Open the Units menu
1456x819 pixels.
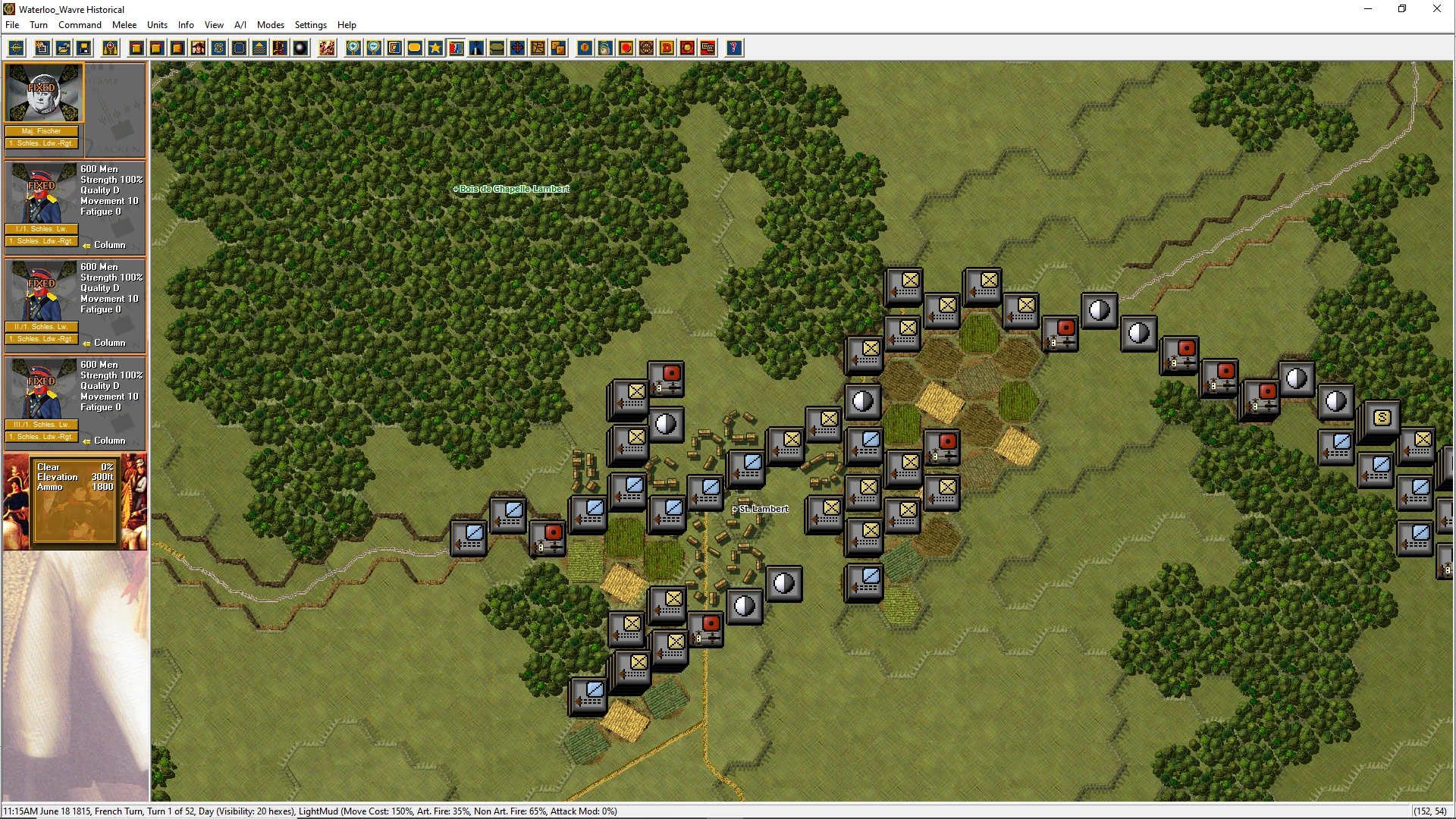tap(157, 25)
